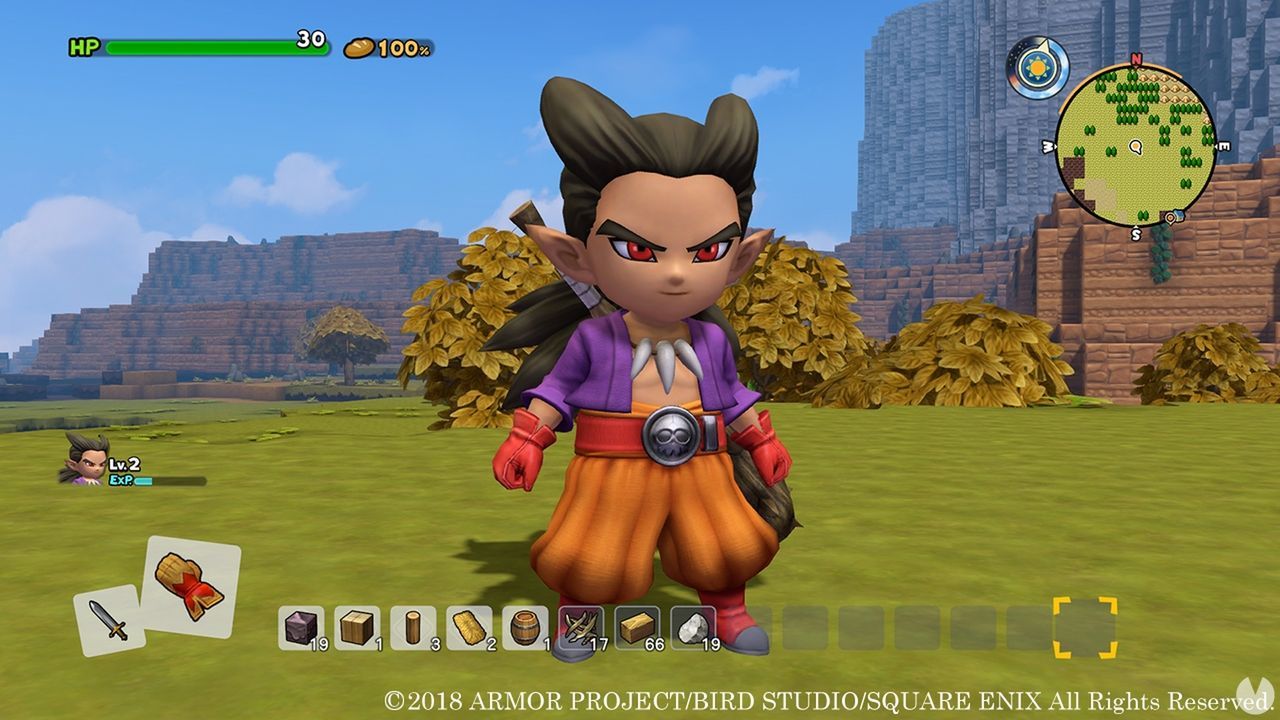The image size is (1280, 720).
Task: Click the village marker on the minimap
Action: pos(1172,217)
